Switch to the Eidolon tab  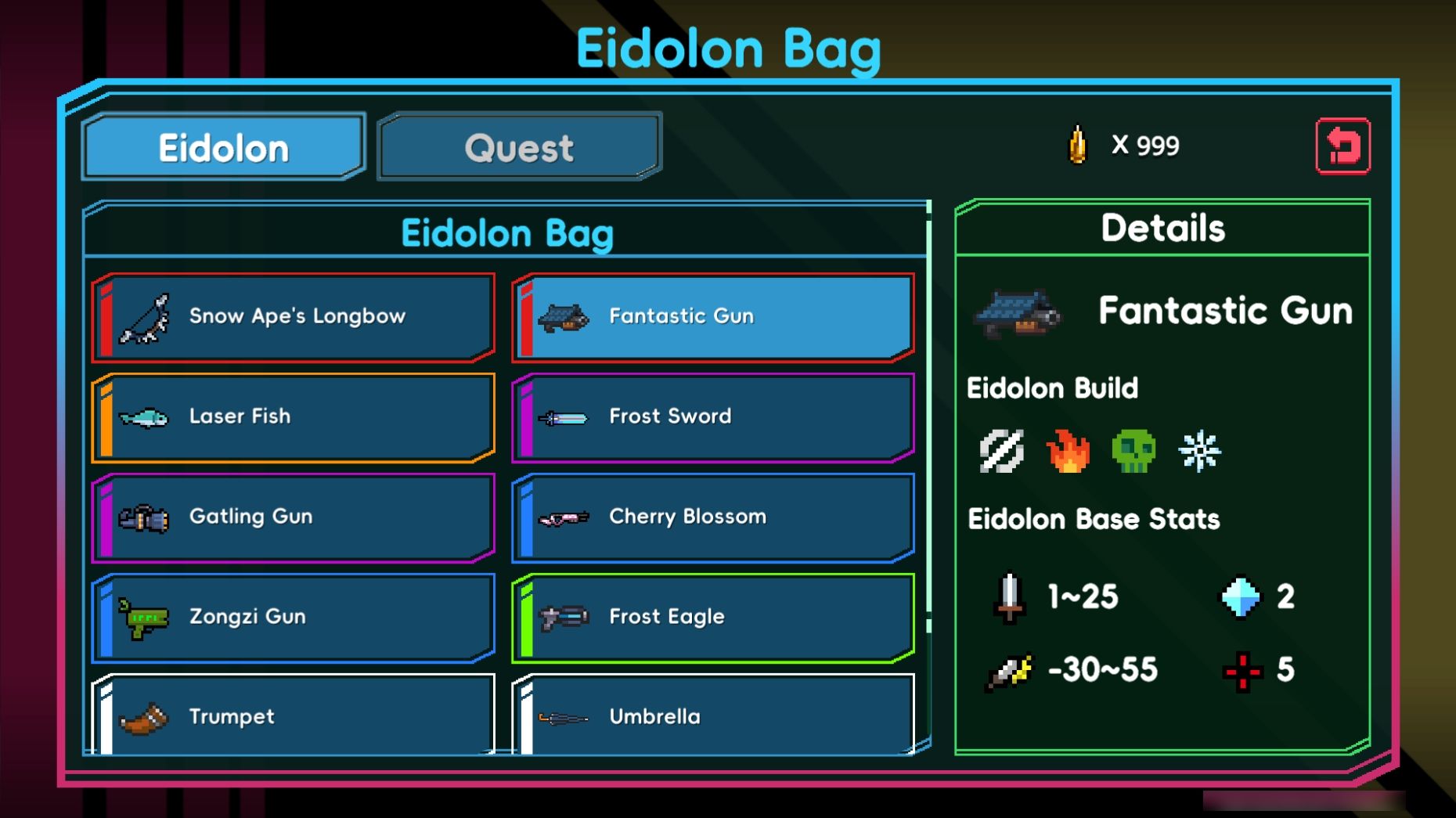click(224, 148)
